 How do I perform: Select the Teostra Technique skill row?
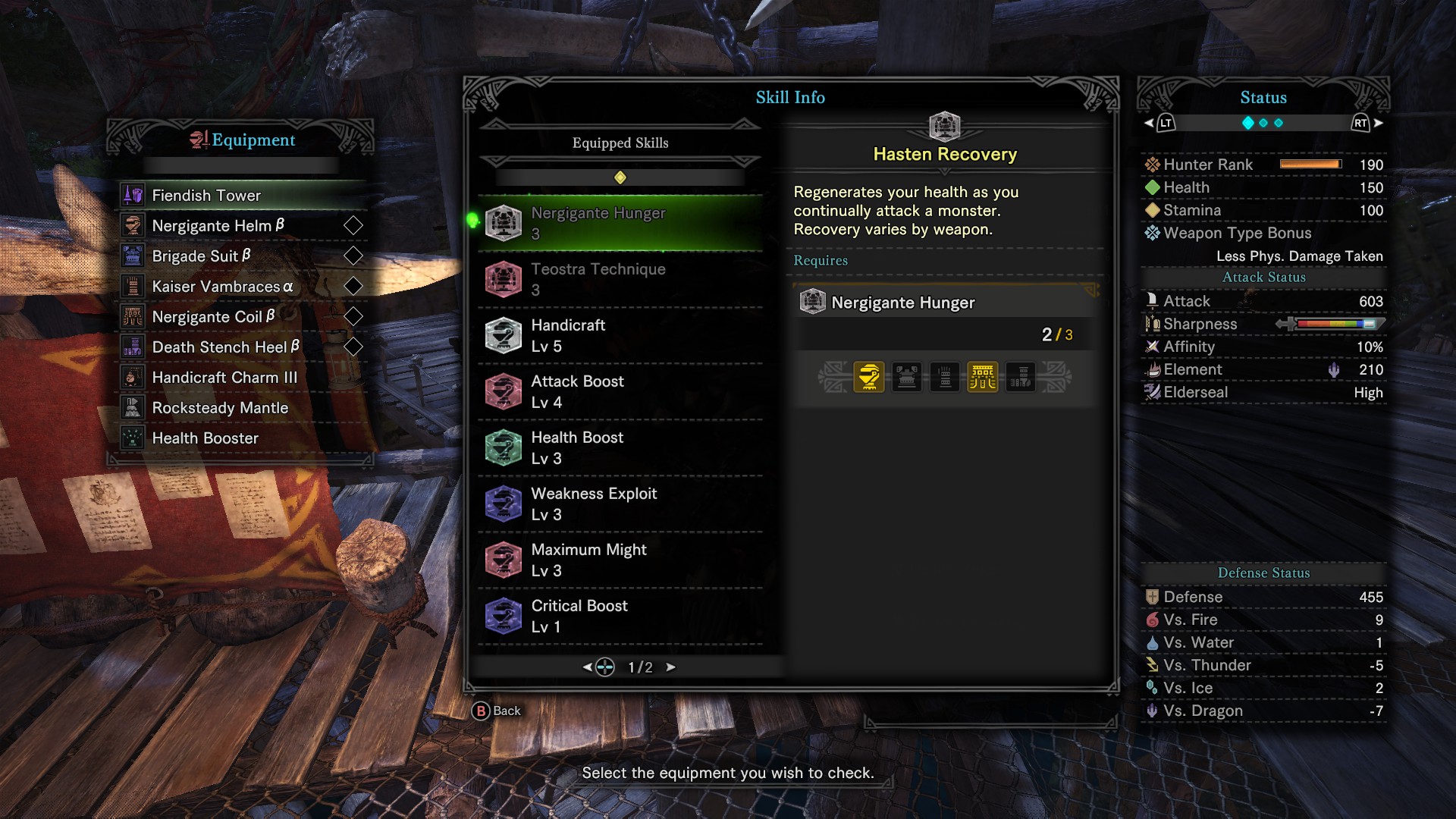pyautogui.click(x=620, y=279)
